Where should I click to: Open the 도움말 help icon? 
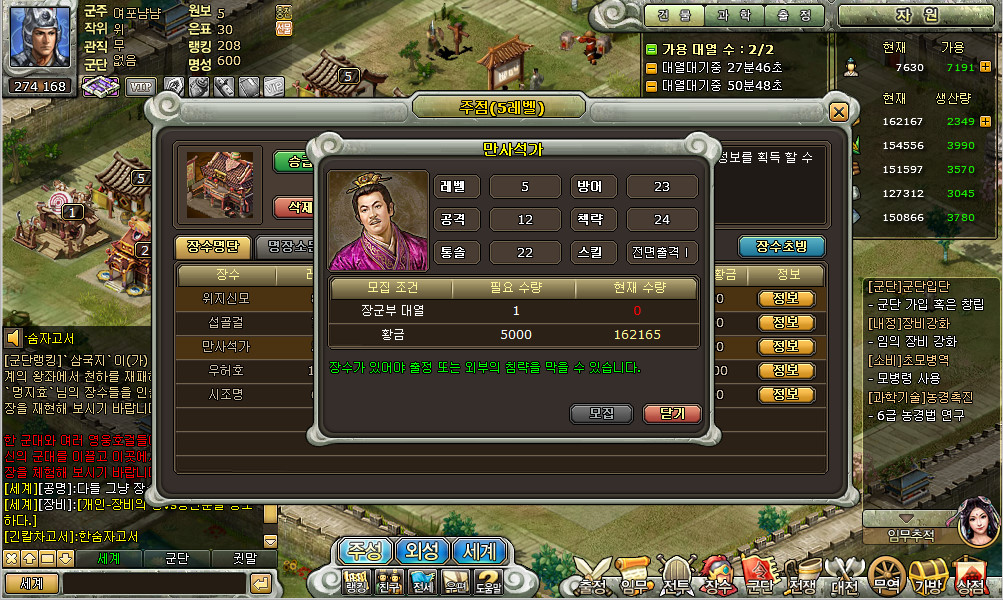tap(488, 581)
